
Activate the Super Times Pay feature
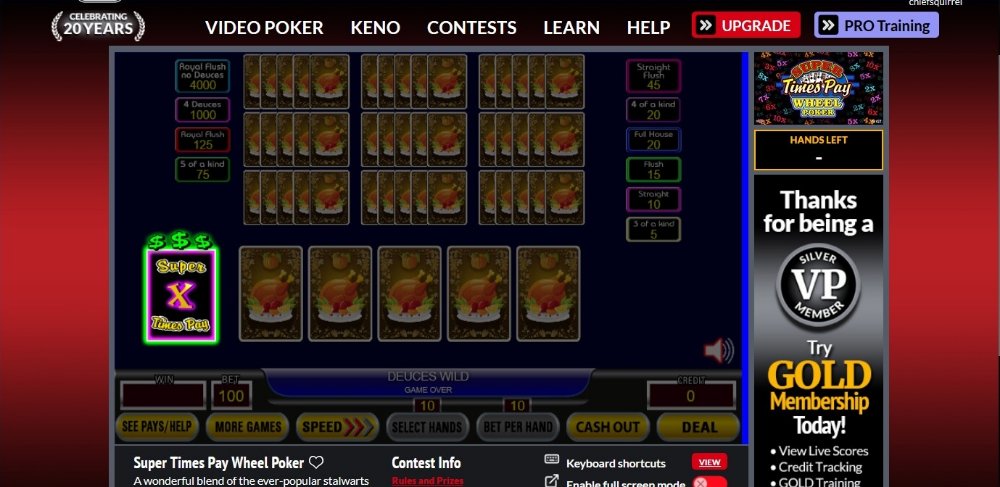181,294
